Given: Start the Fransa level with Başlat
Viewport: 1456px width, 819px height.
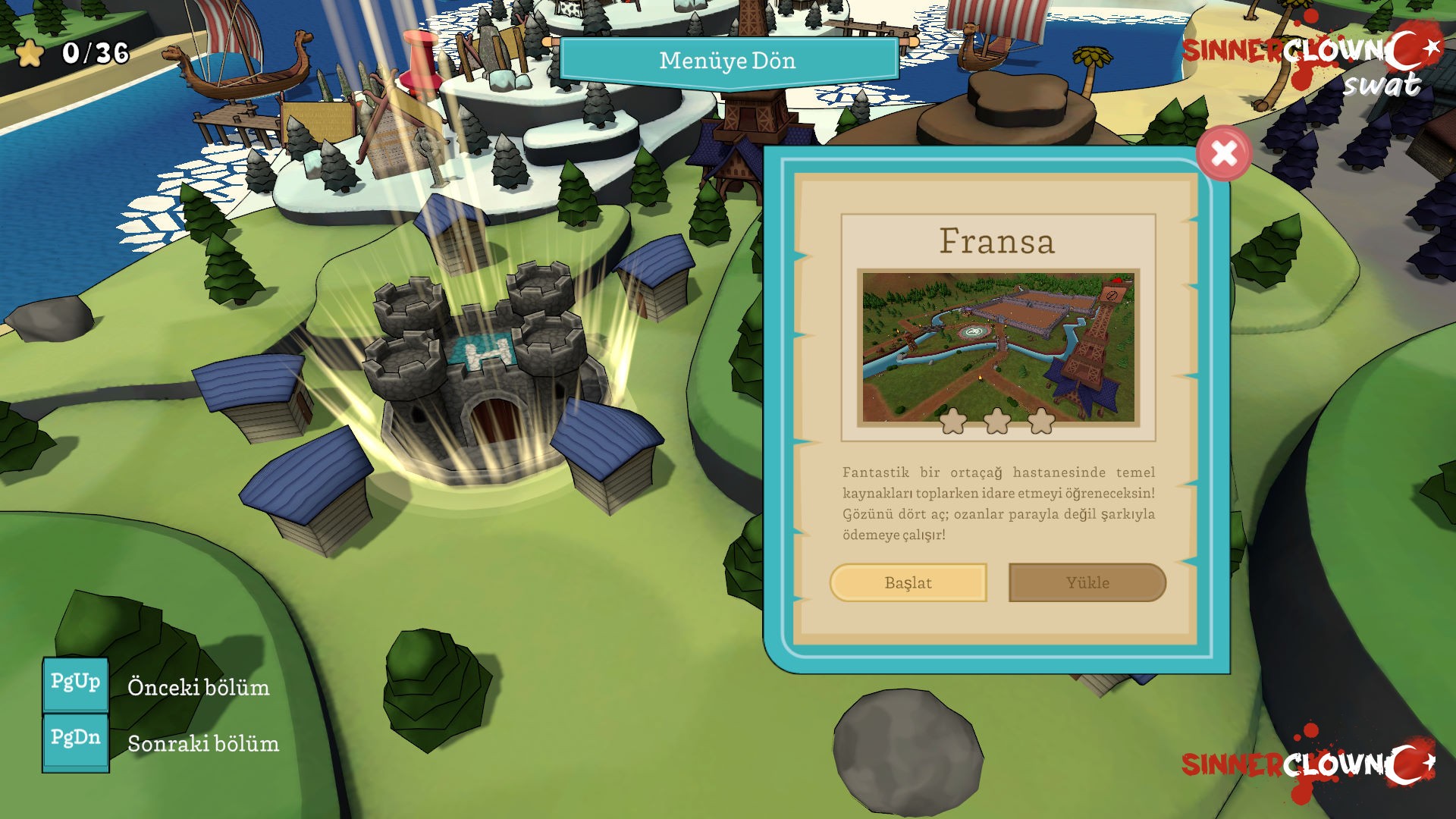Looking at the screenshot, I should coord(908,582).
